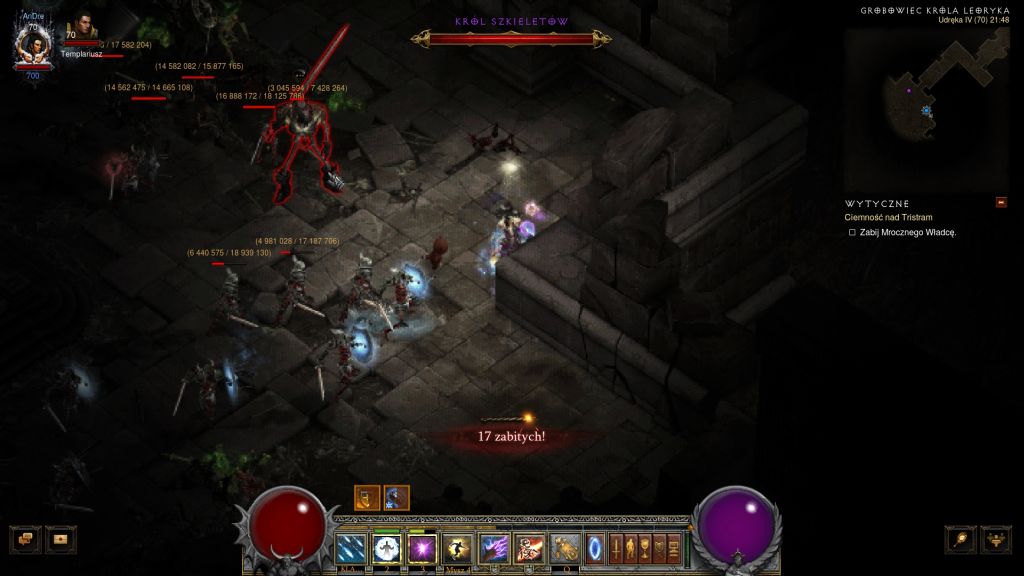Activate the red and white blast skill
The height and width of the screenshot is (576, 1024).
[x=529, y=548]
